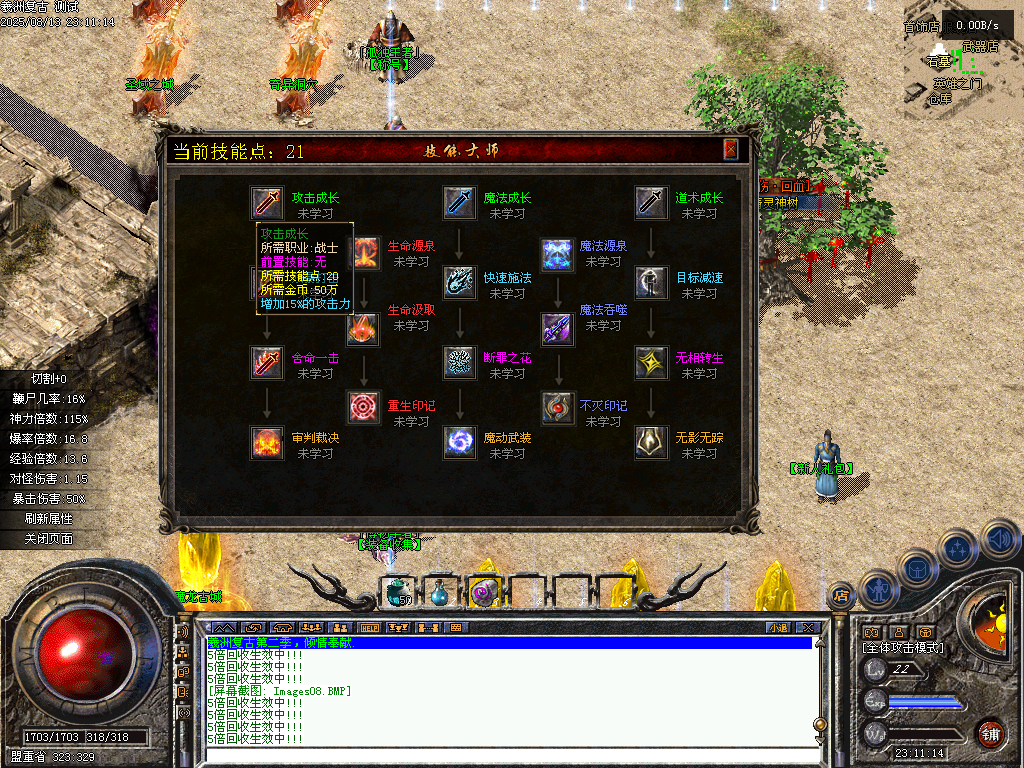Pick the 快速施法 skill icon

click(x=459, y=282)
